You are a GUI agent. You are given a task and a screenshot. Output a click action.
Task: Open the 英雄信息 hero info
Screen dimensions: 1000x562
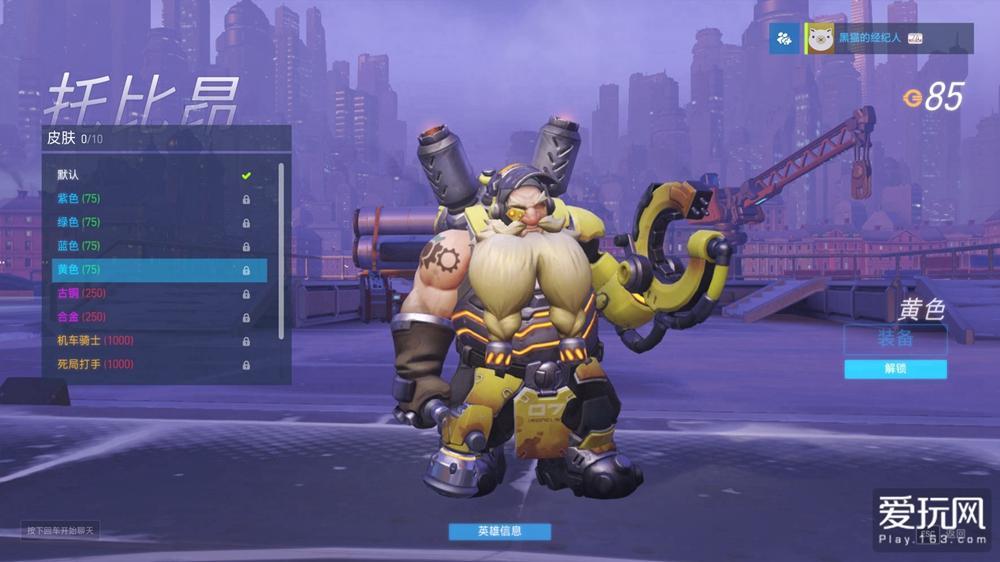[499, 531]
